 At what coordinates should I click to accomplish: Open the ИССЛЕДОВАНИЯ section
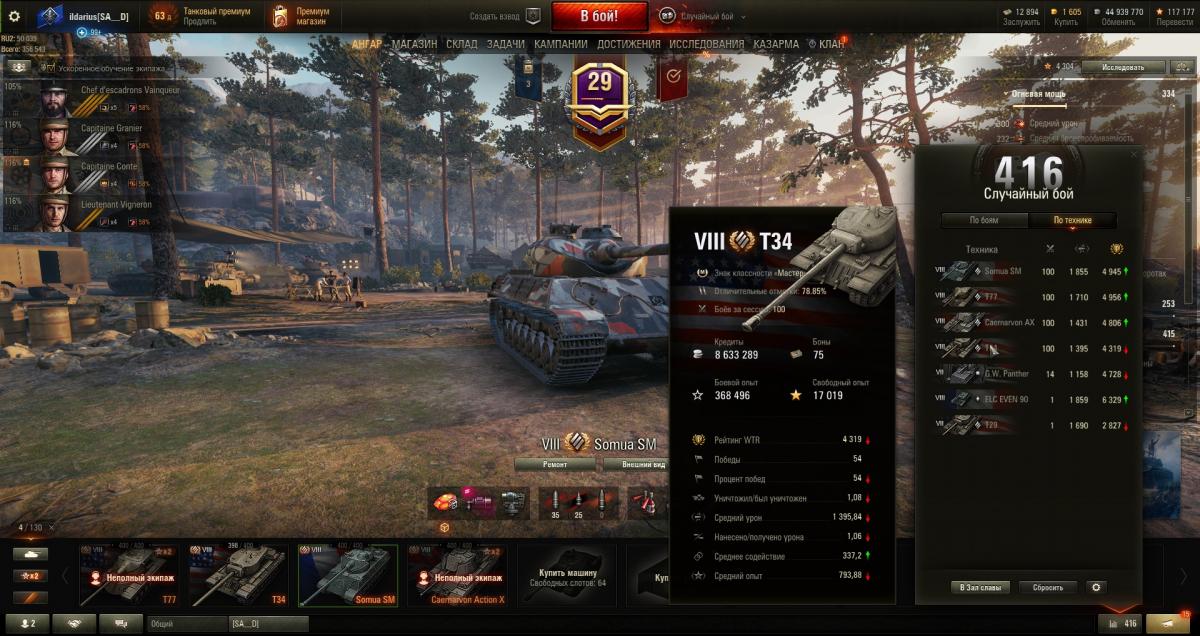[x=706, y=44]
